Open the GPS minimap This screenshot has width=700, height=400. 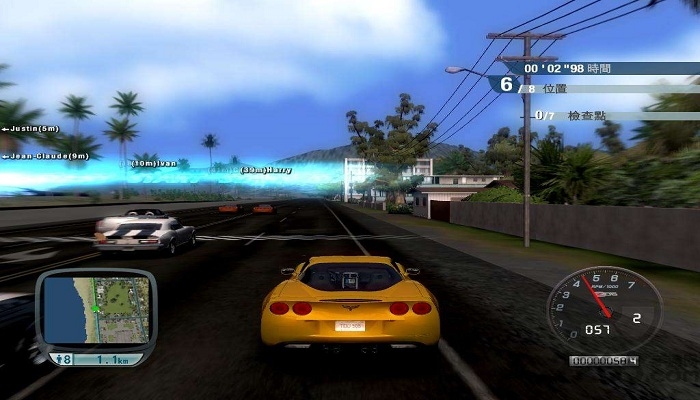[97, 310]
